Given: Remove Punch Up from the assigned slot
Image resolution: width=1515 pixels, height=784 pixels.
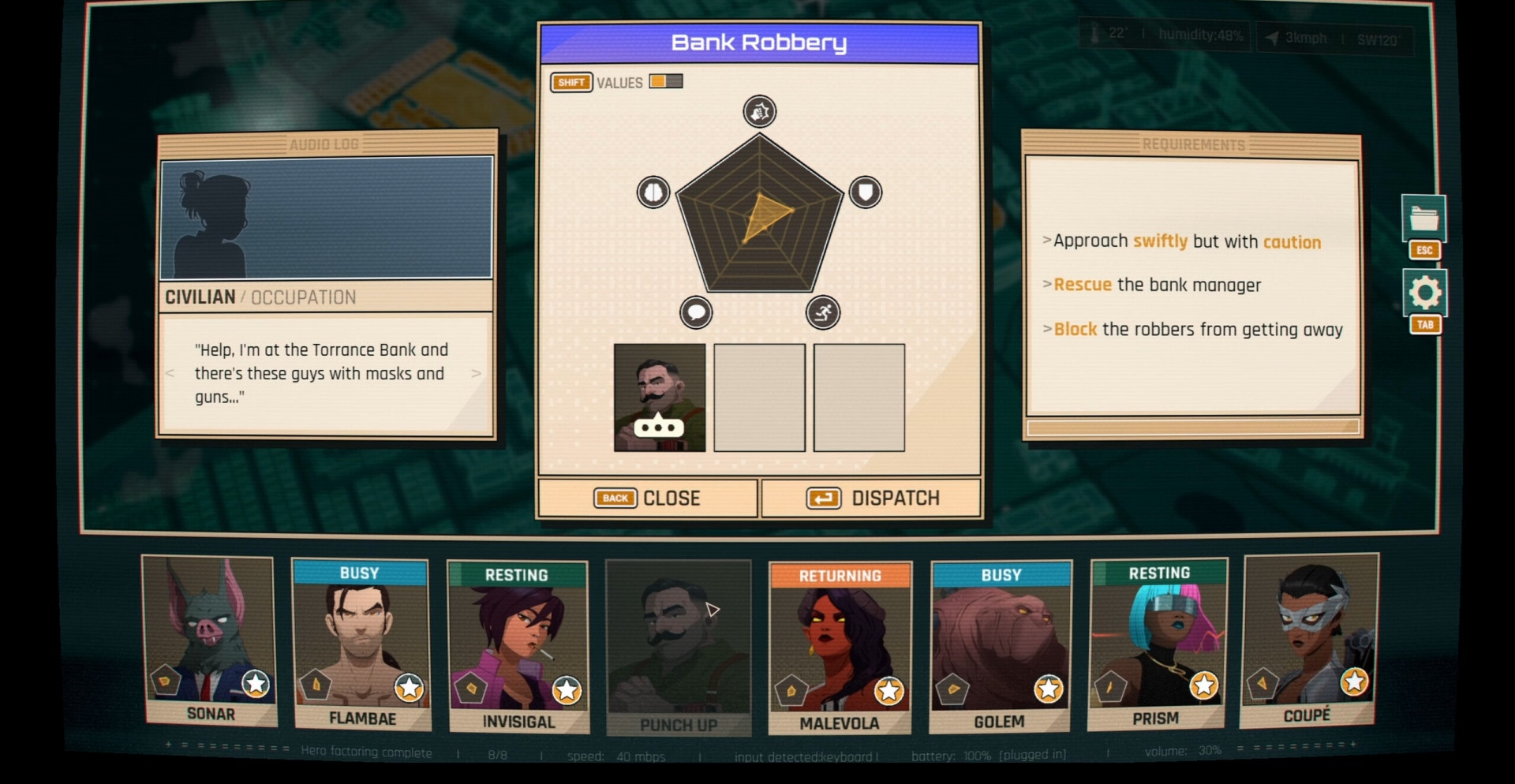Looking at the screenshot, I should click(x=660, y=398).
